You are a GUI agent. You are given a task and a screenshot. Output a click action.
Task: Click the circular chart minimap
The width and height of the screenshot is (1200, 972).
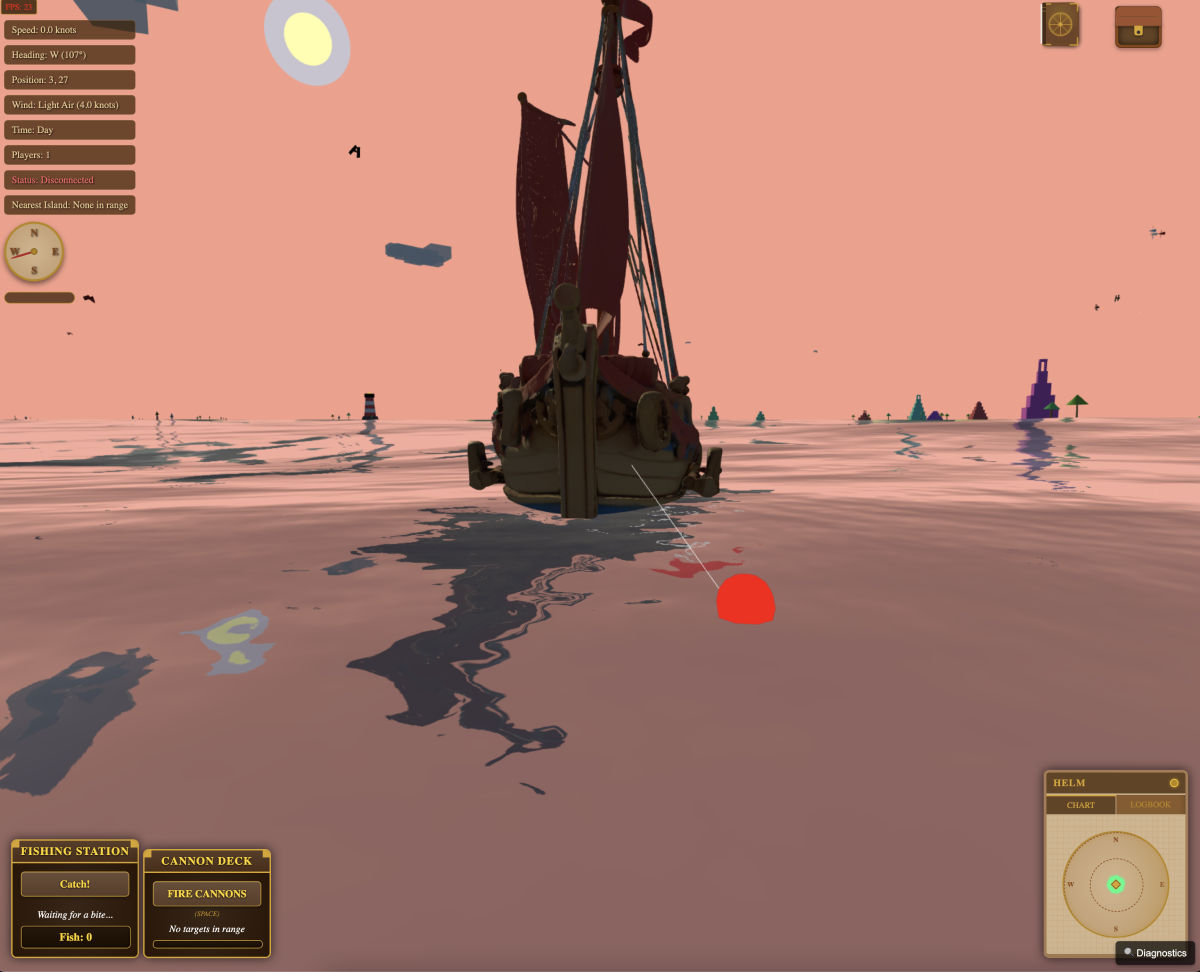click(x=1115, y=885)
